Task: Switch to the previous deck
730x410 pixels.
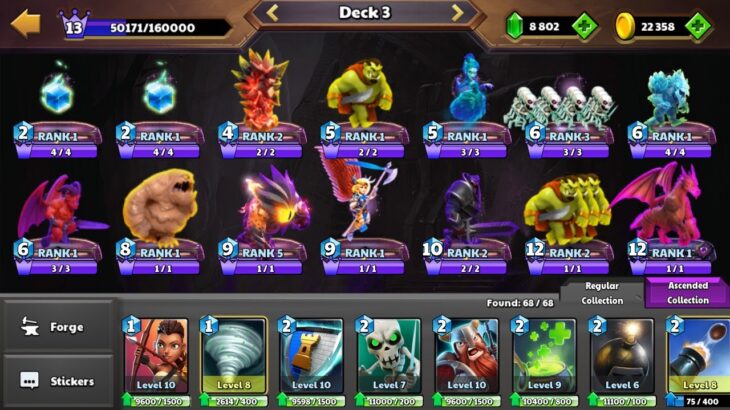Action: (x=271, y=13)
